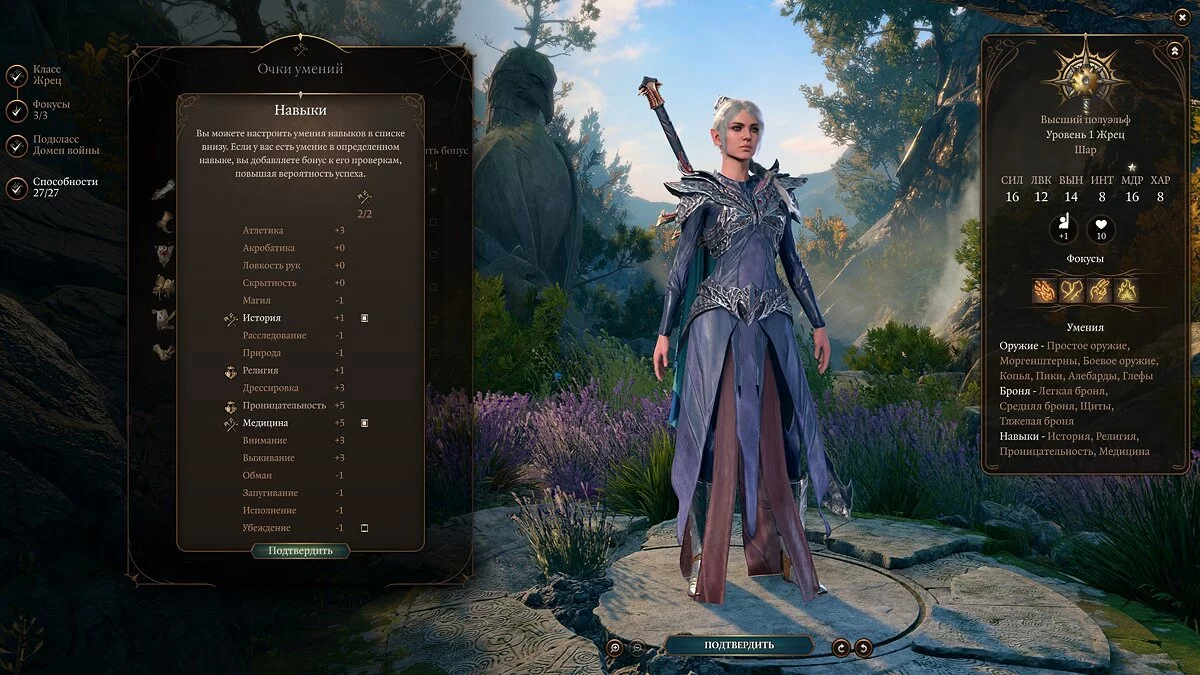This screenshot has width=1200, height=675.
Task: Tick the Убеждение skill checkbox
Action: pyautogui.click(x=365, y=528)
